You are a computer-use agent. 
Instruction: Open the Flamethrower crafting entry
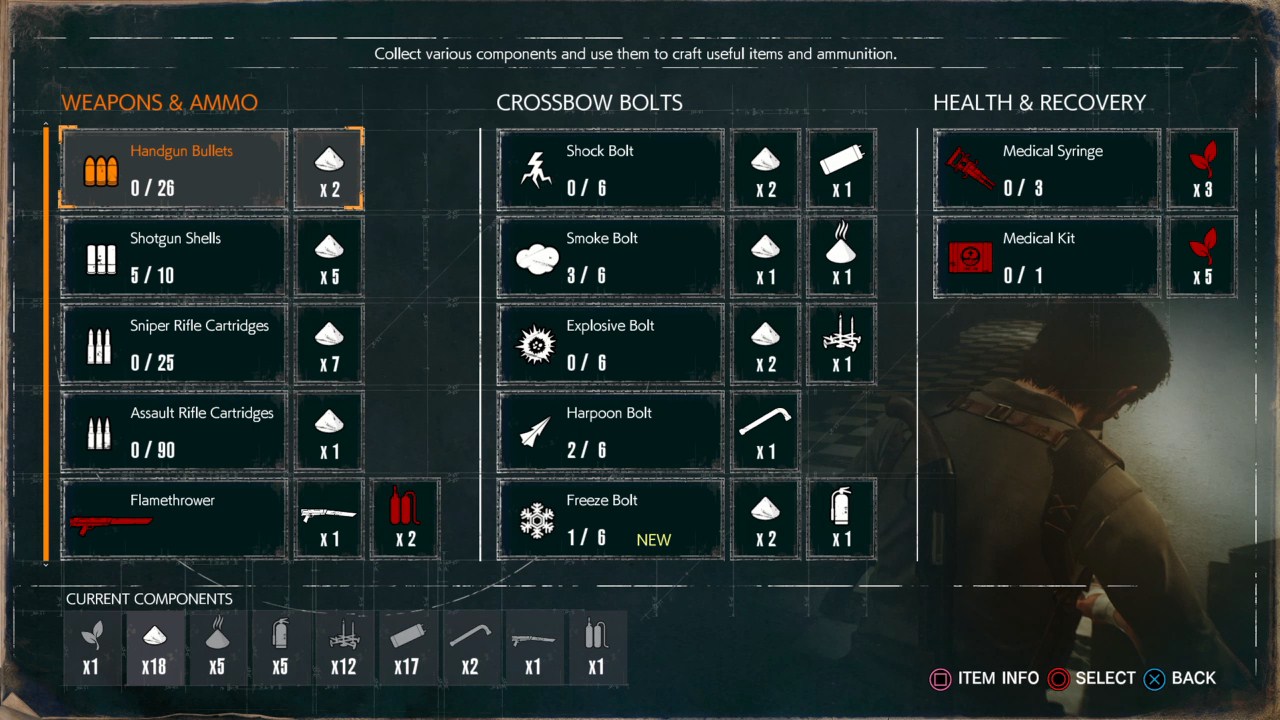coord(174,518)
